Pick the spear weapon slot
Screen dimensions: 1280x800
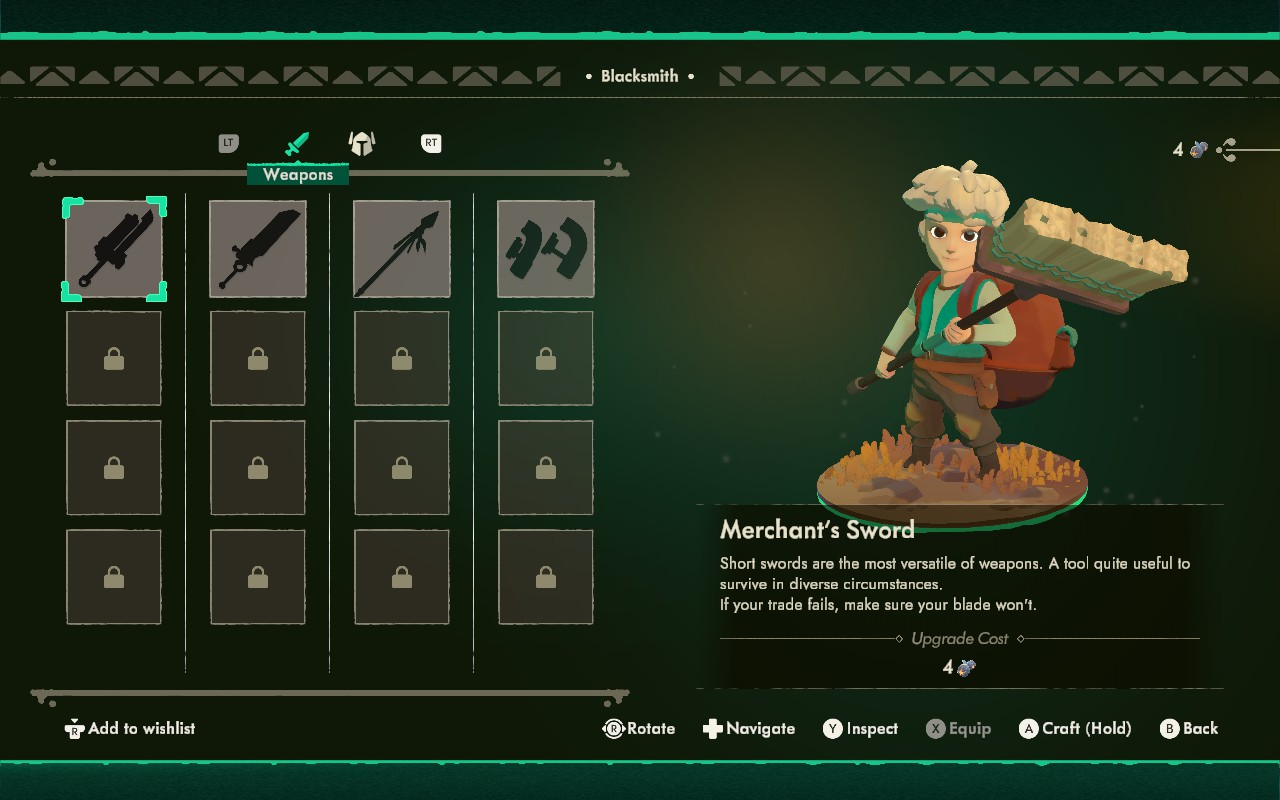click(402, 249)
